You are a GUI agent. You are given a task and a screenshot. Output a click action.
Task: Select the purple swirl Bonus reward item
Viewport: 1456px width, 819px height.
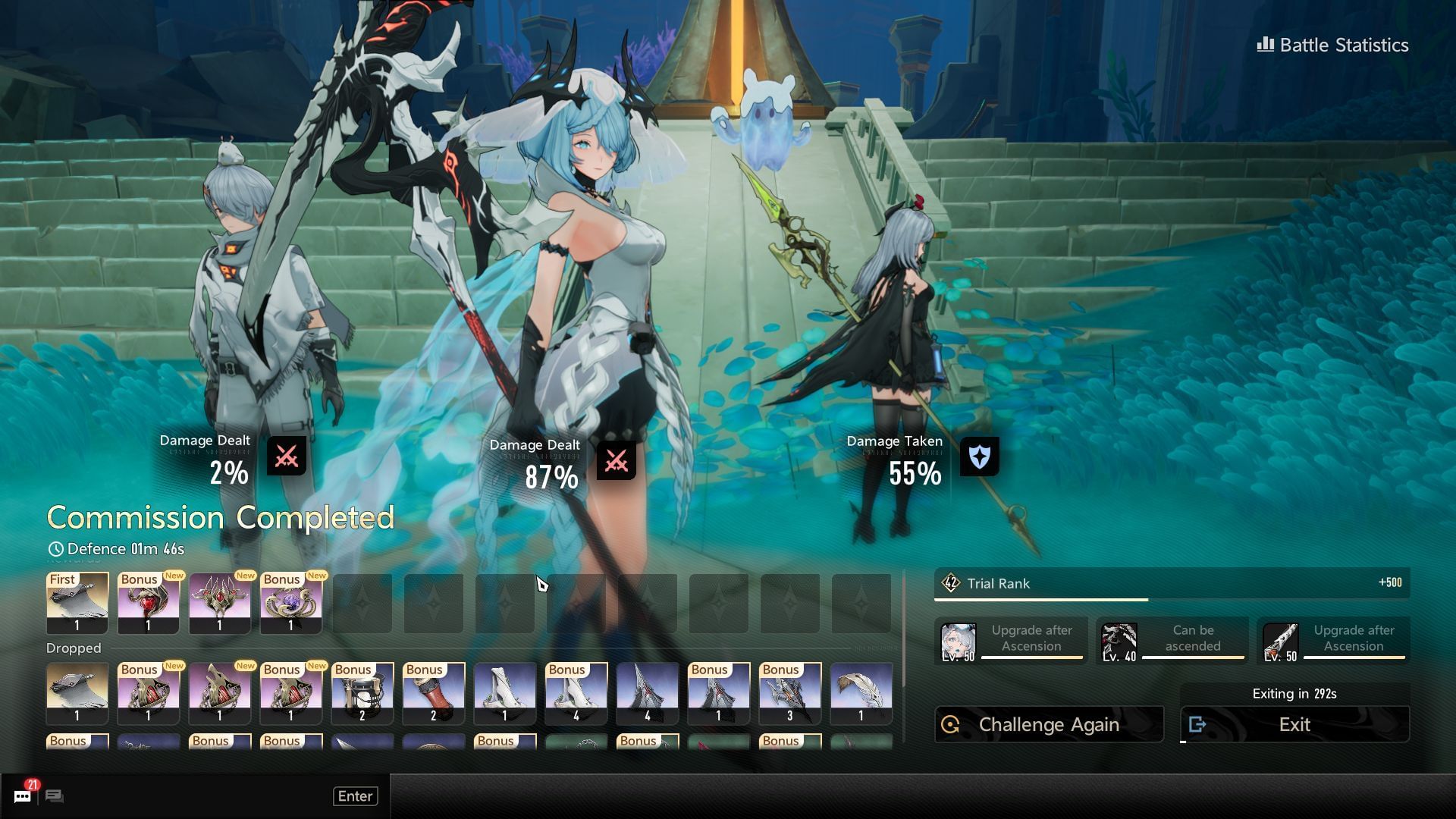click(x=290, y=603)
